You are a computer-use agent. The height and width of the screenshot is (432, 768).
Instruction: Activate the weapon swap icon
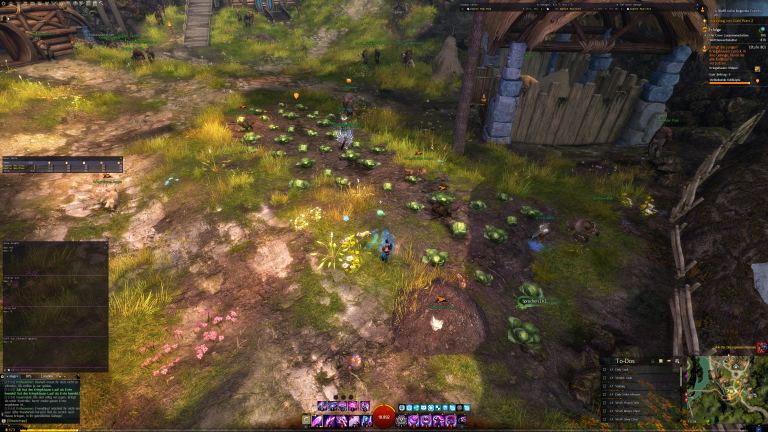[x=306, y=421]
